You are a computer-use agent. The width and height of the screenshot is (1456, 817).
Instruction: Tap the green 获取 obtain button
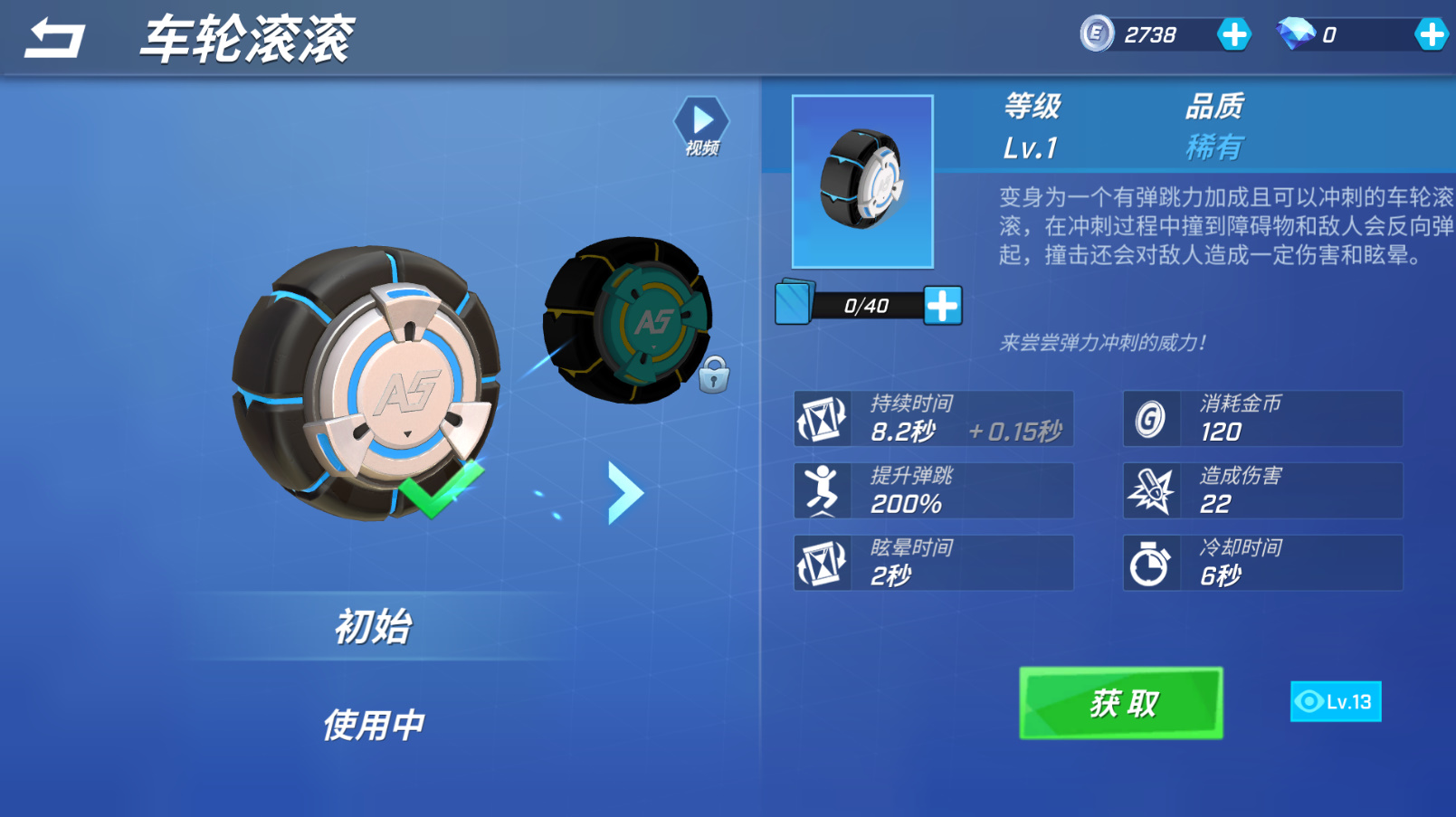(x=1120, y=703)
